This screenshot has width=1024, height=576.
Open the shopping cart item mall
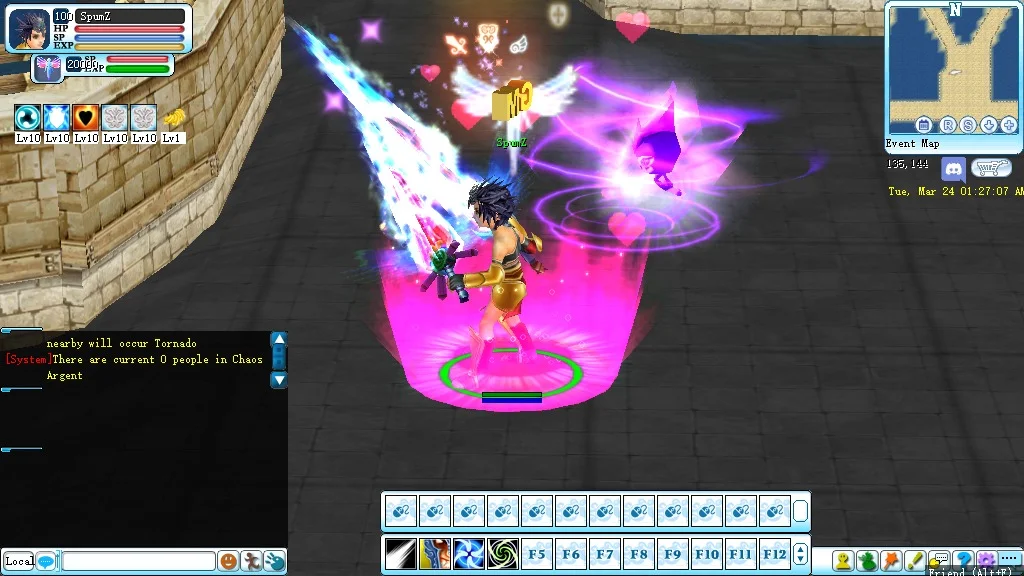click(x=990, y=169)
